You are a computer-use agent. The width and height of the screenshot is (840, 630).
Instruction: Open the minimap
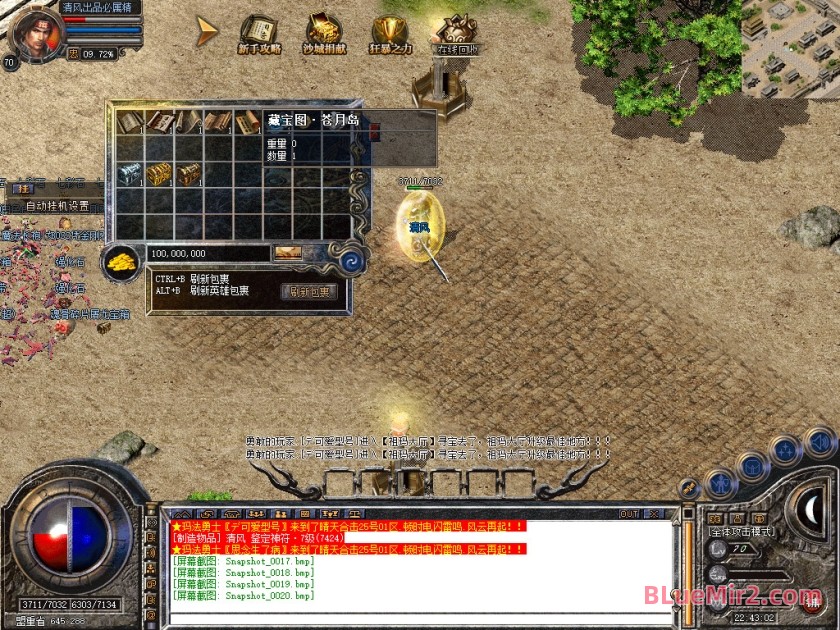(x=790, y=48)
